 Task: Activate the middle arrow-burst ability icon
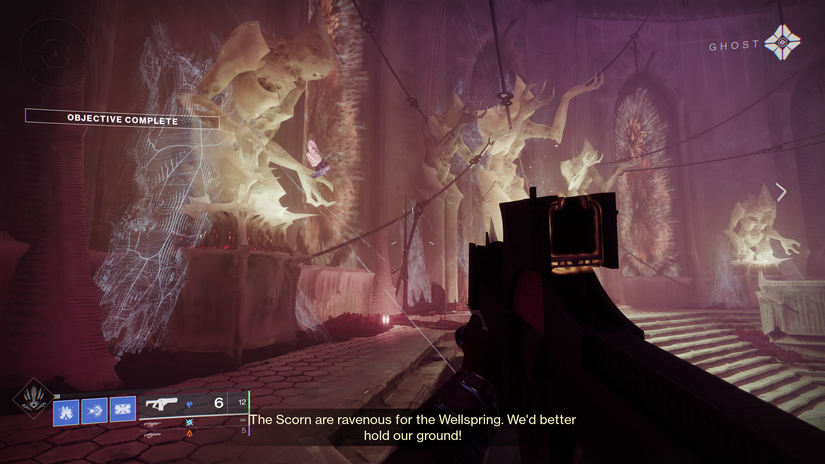coord(94,409)
